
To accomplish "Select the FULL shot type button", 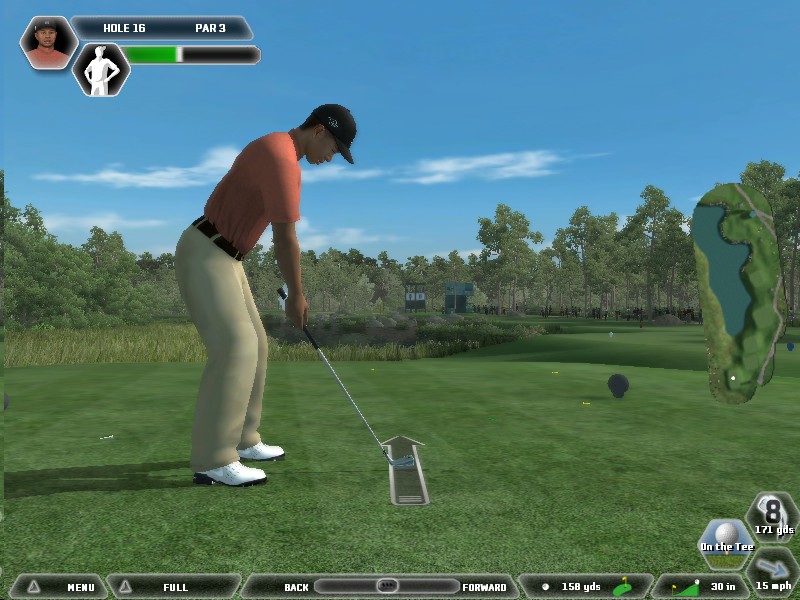I will tap(173, 587).
